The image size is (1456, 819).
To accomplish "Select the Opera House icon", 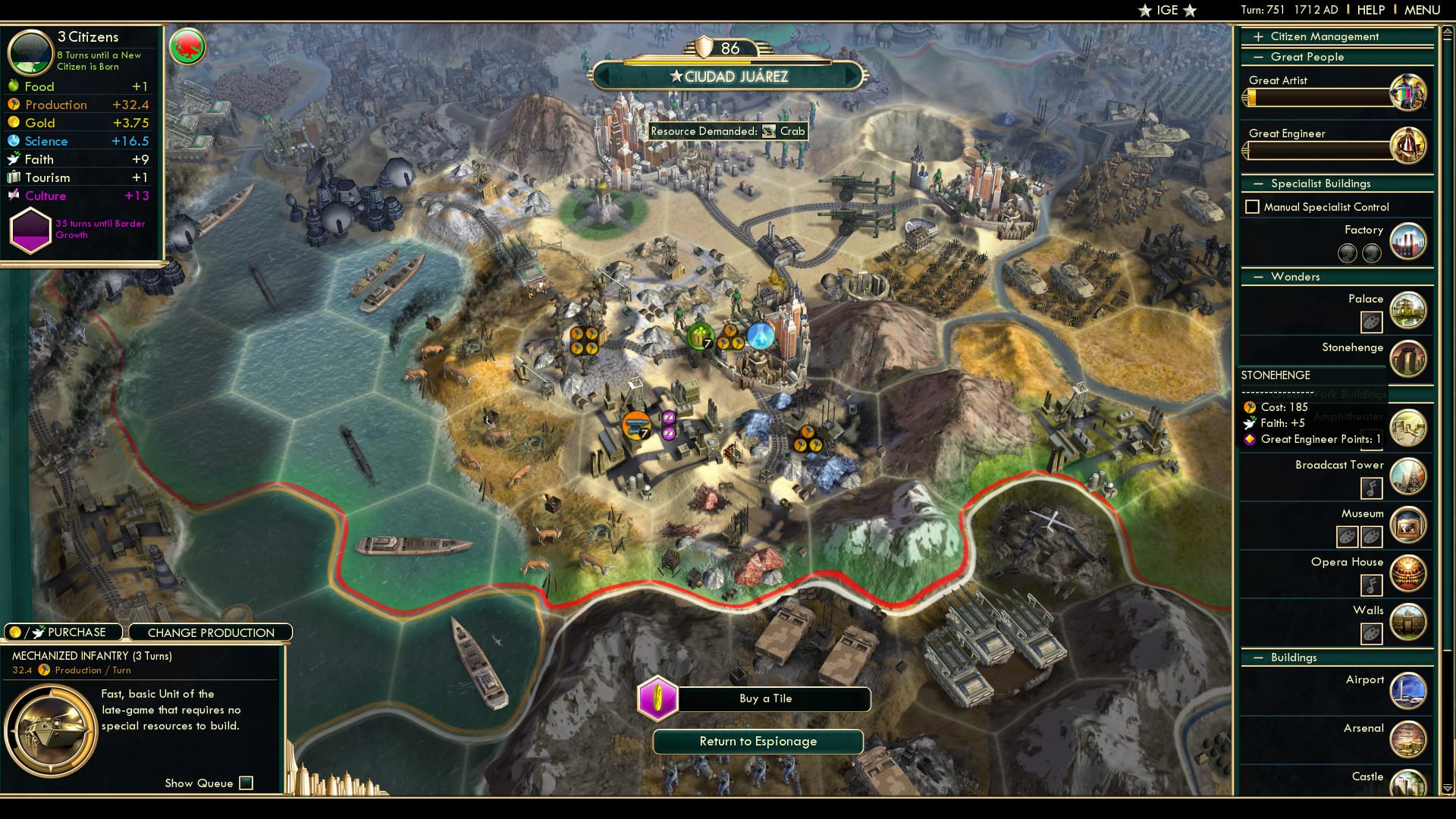I will click(1408, 573).
